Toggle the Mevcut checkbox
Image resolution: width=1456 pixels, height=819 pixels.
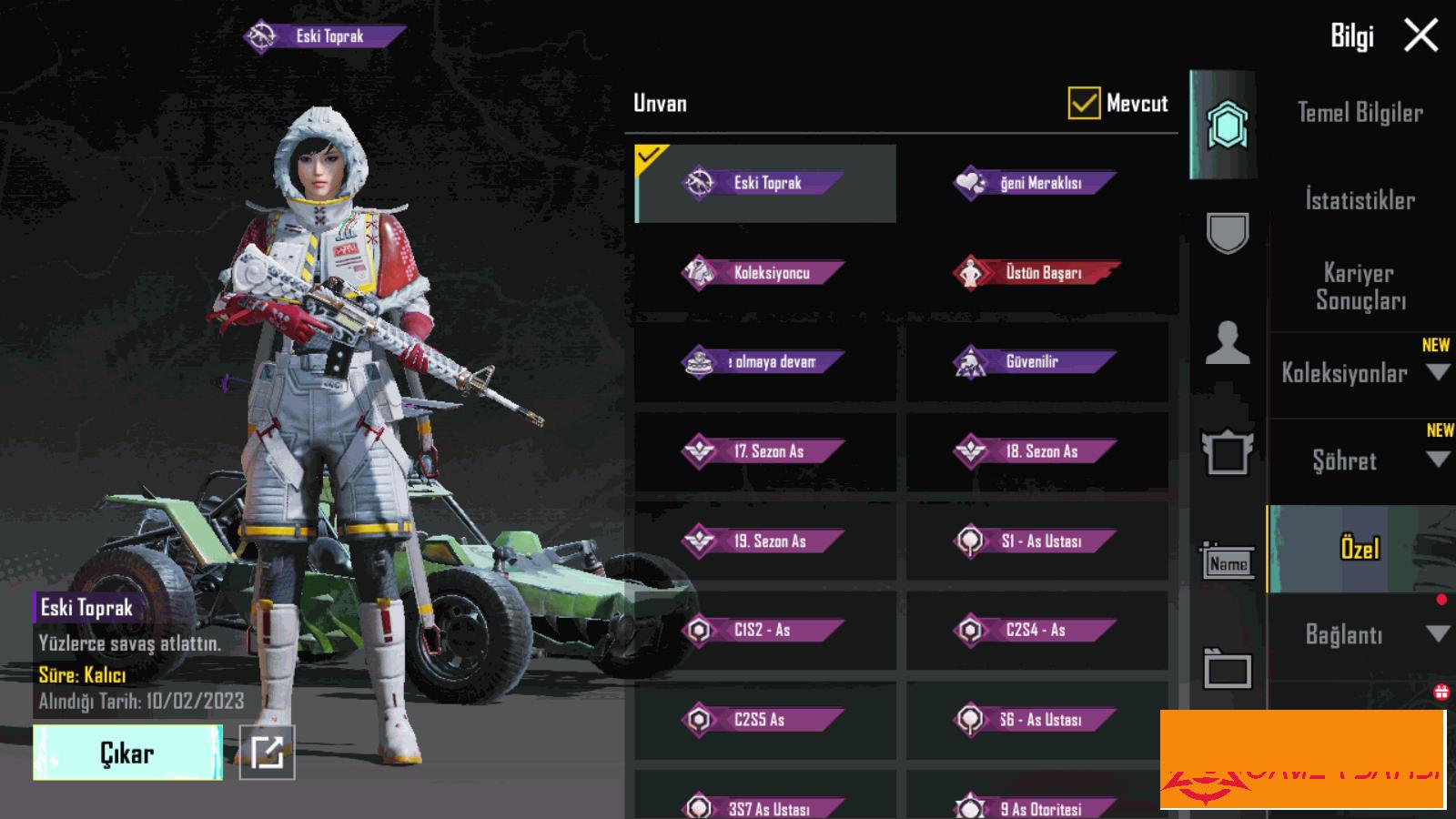(x=1084, y=104)
